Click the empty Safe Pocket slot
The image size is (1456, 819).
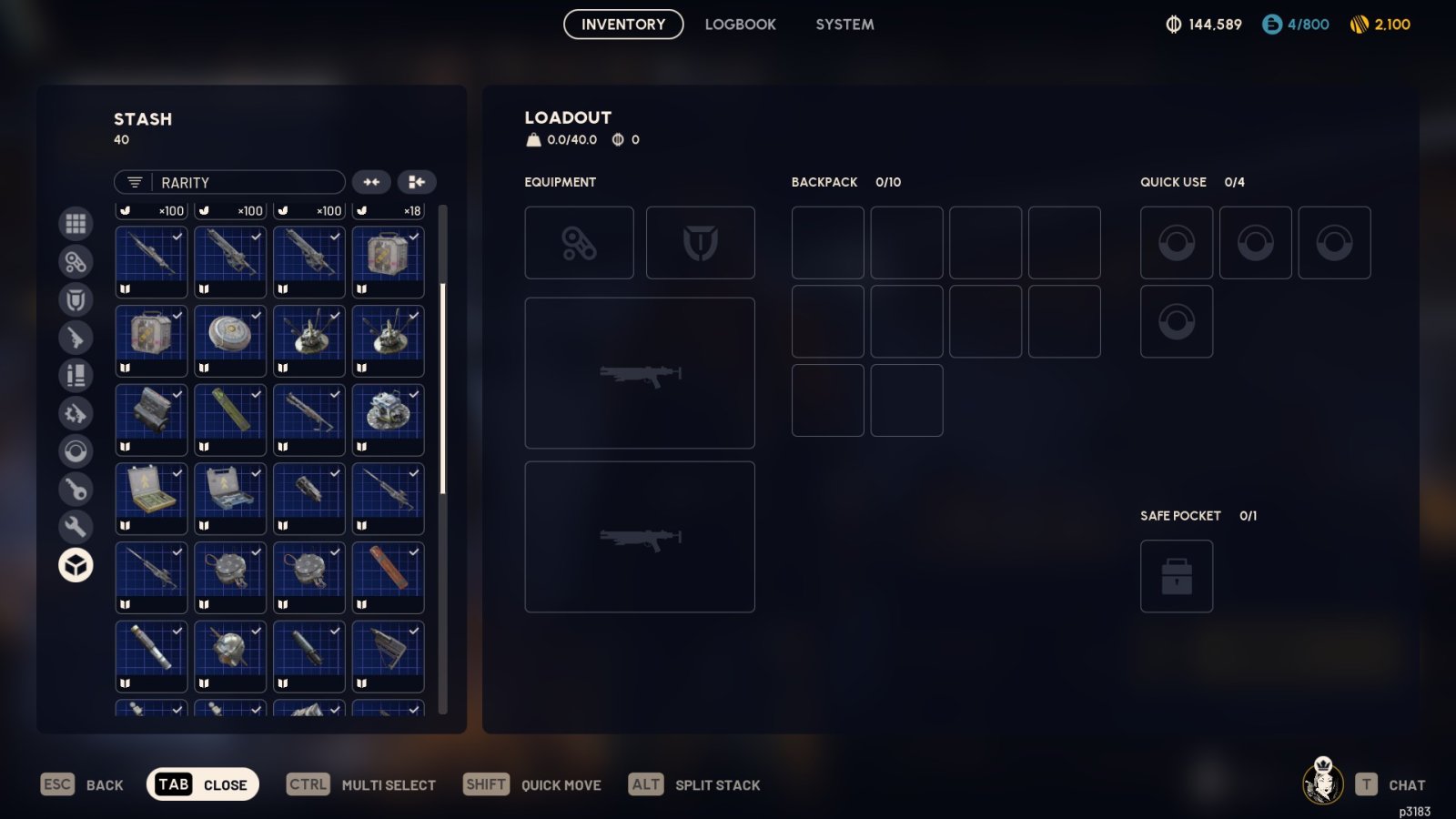click(x=1176, y=576)
